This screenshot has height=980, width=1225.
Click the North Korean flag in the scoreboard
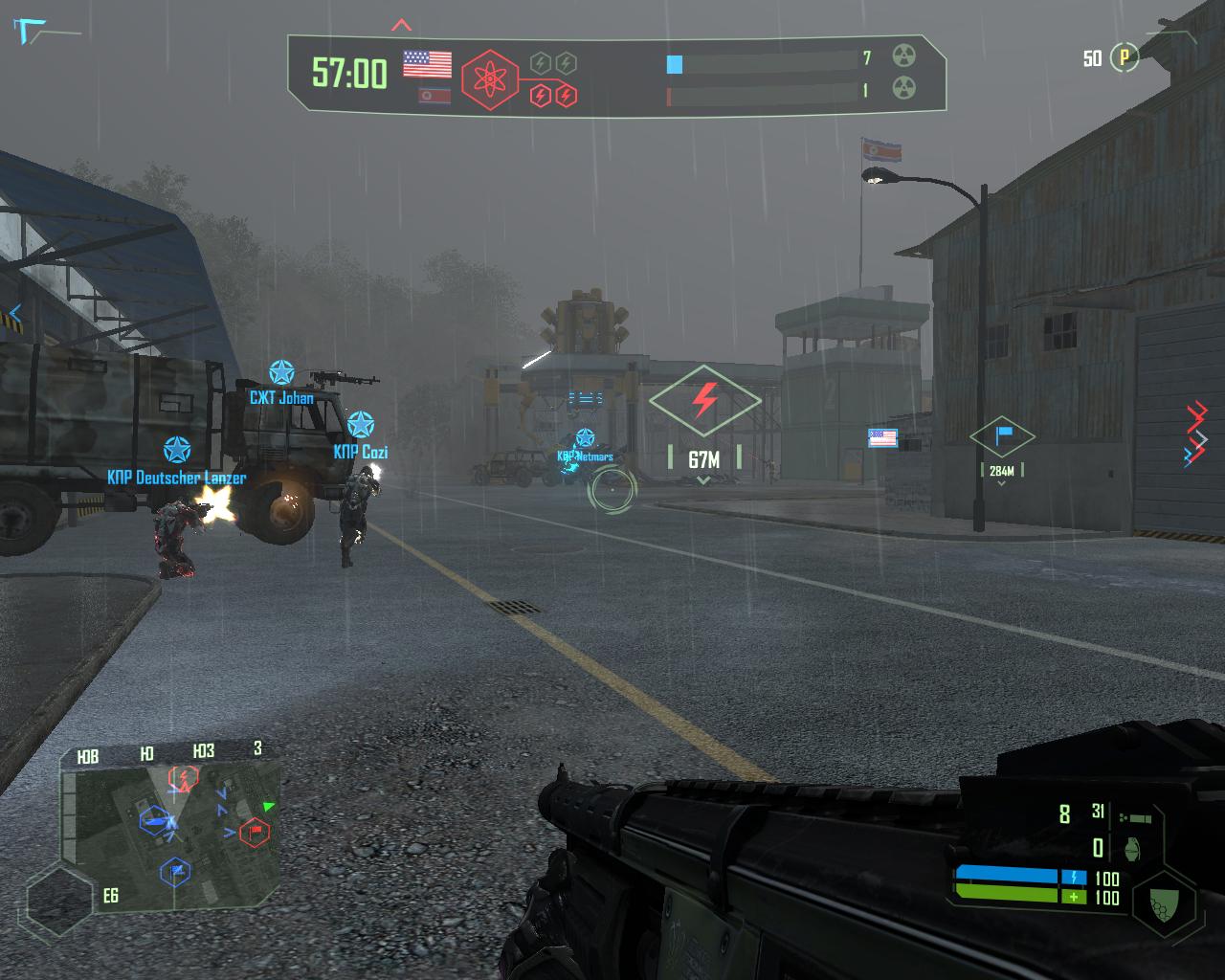(435, 95)
